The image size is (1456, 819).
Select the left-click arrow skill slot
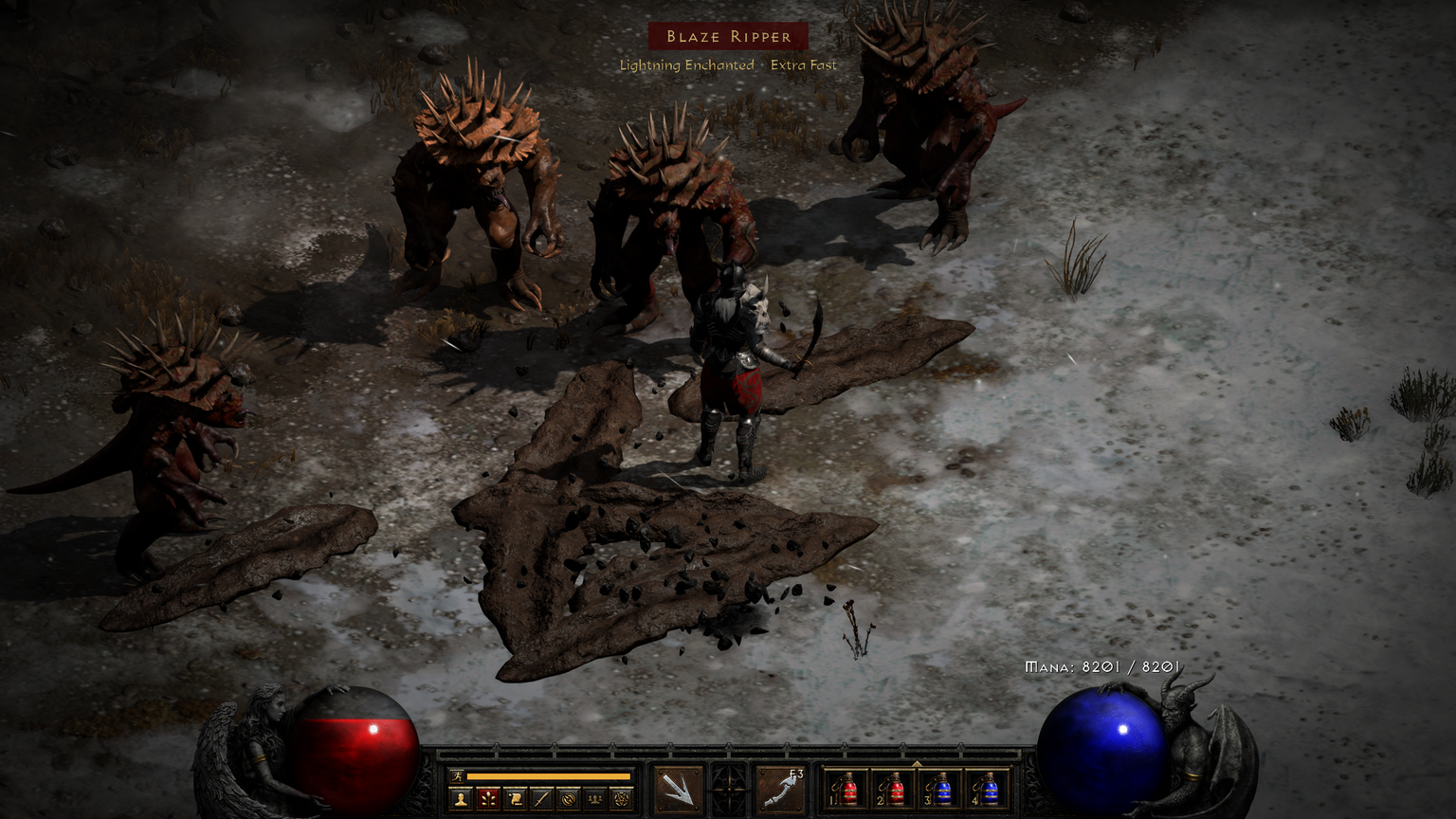pyautogui.click(x=679, y=789)
